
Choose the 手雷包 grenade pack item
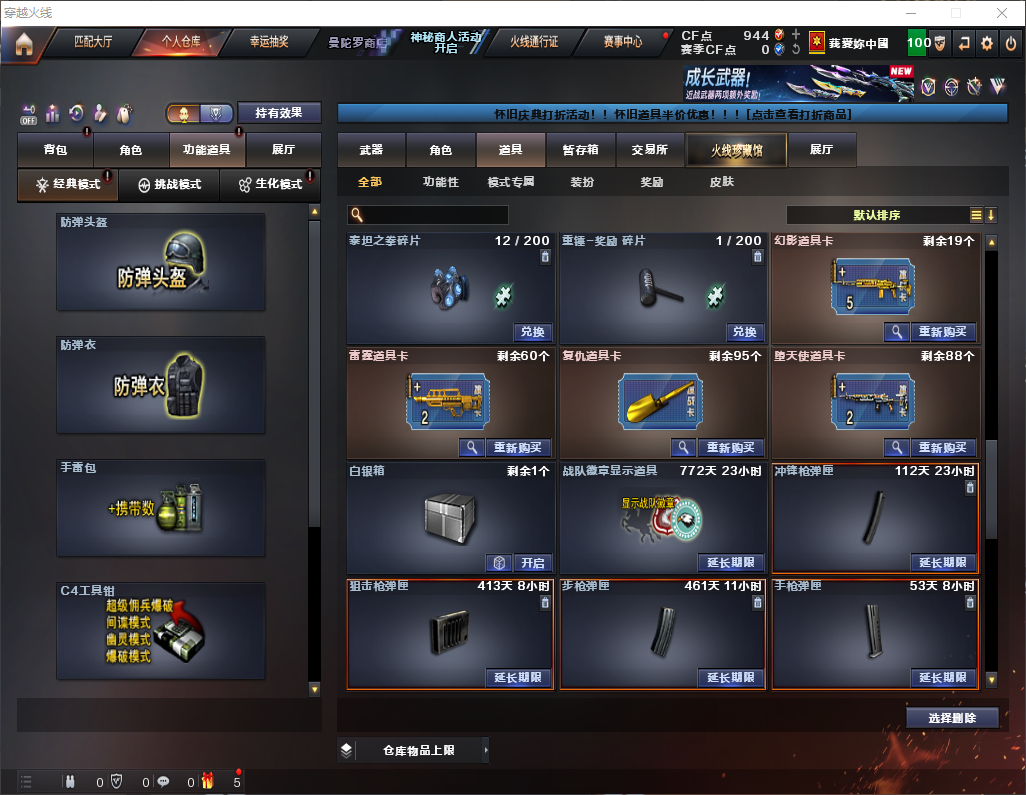[x=161, y=509]
